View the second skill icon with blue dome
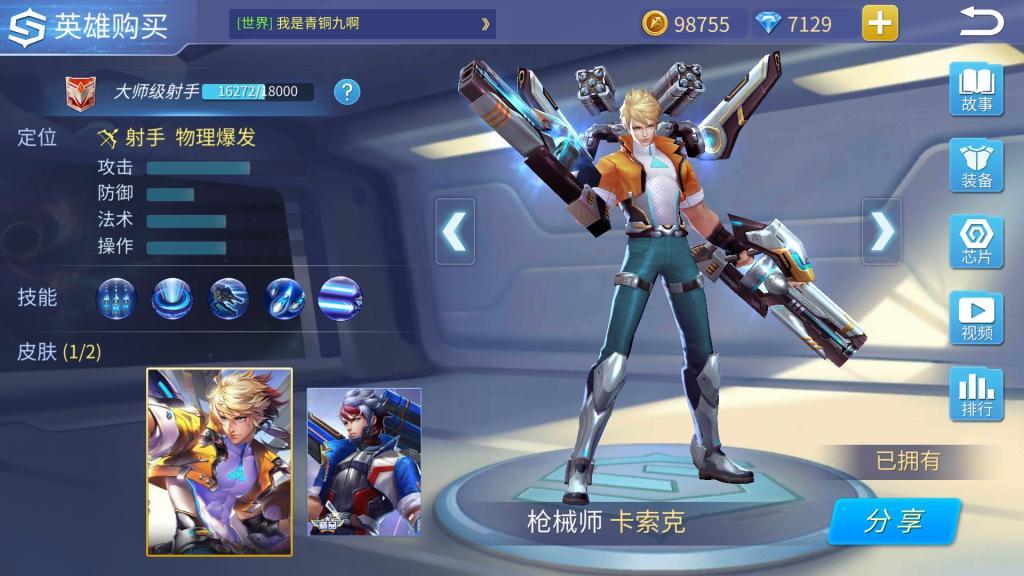The image size is (1024, 576). click(172, 298)
